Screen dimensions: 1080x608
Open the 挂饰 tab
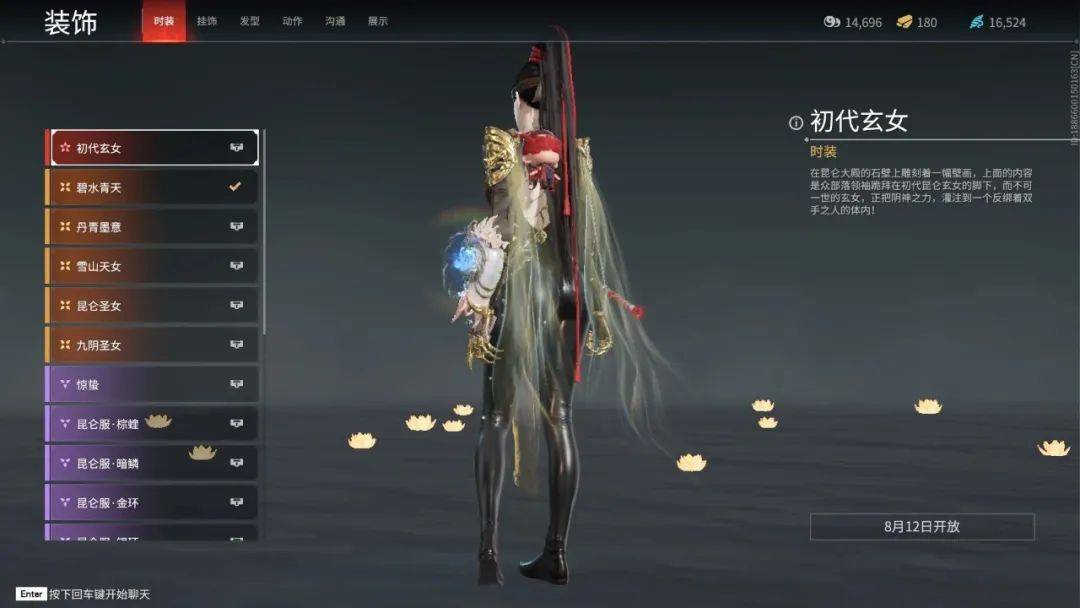pos(207,21)
